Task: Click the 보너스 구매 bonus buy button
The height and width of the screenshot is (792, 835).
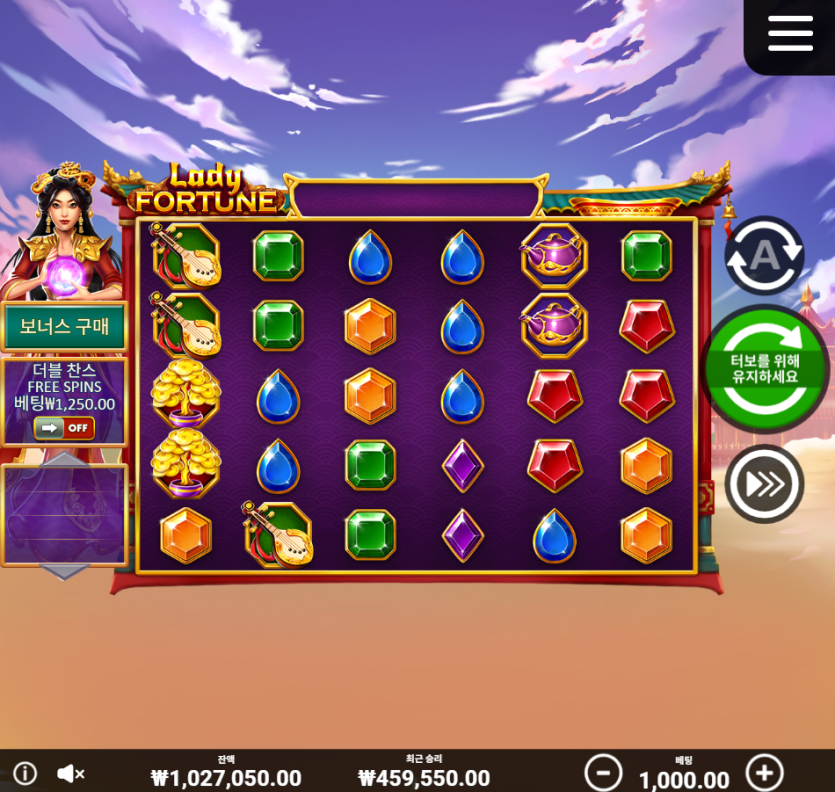Action: pyautogui.click(x=64, y=326)
